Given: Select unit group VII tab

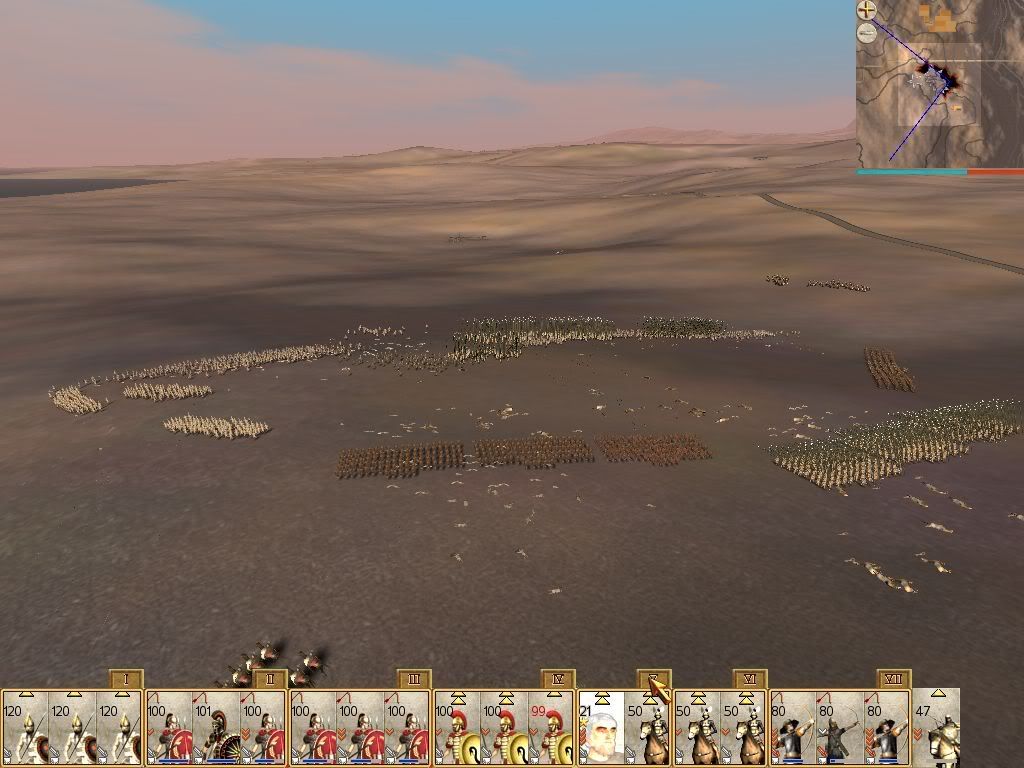Looking at the screenshot, I should coord(894,680).
